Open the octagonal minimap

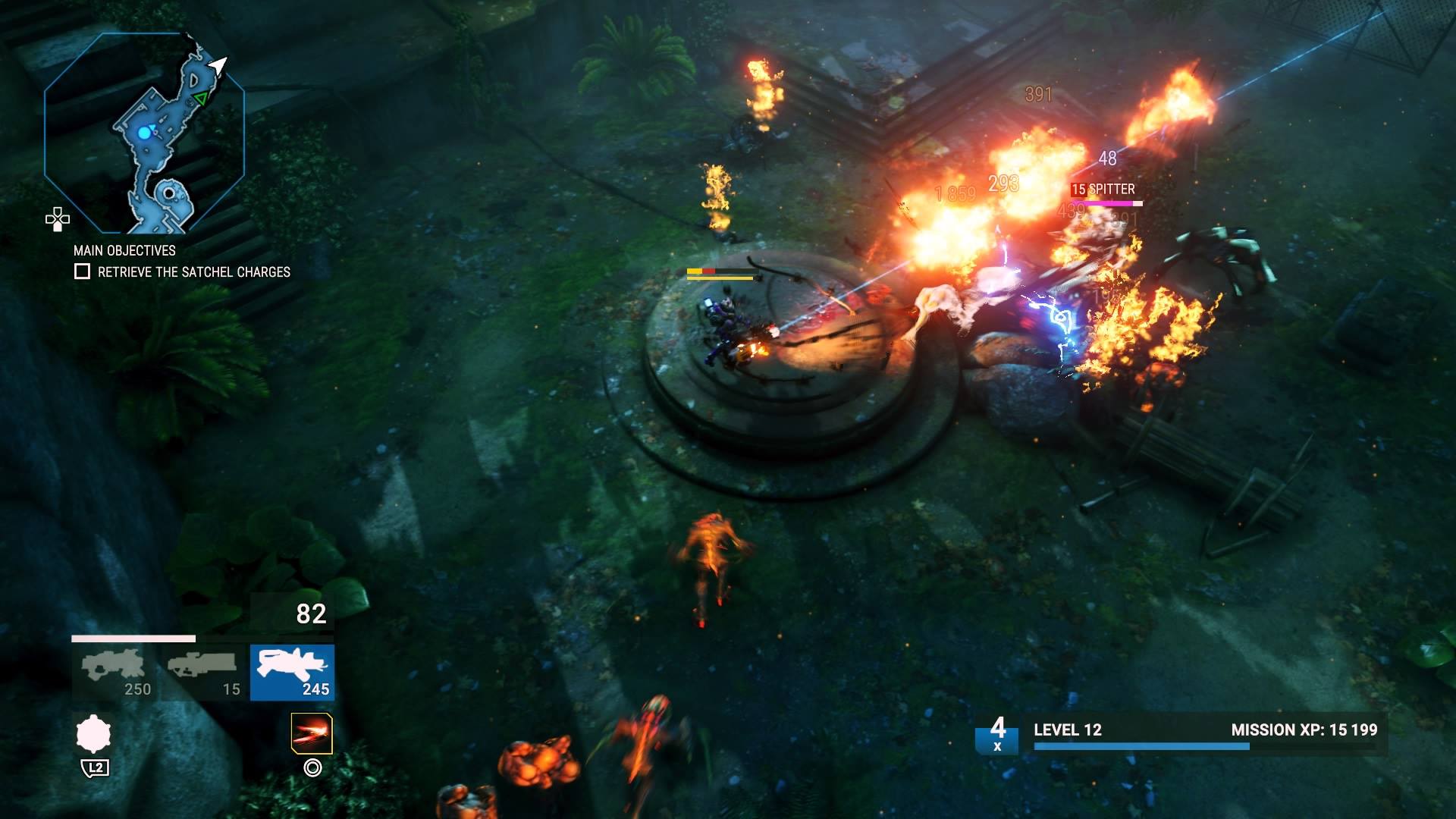click(x=144, y=133)
